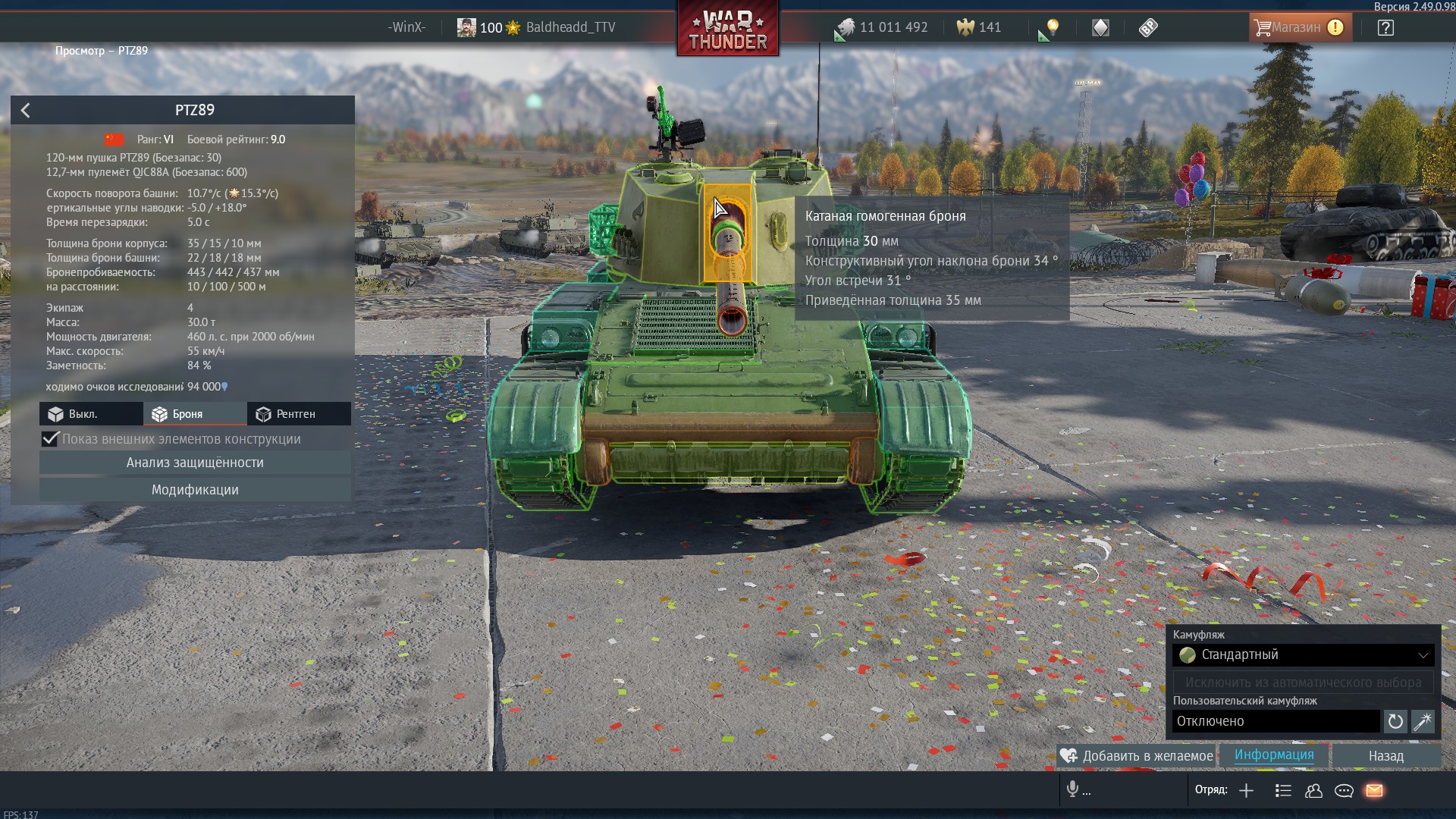The width and height of the screenshot is (1456, 819).
Task: Click Добавить в желаемое wishlist button
Action: (1137, 756)
